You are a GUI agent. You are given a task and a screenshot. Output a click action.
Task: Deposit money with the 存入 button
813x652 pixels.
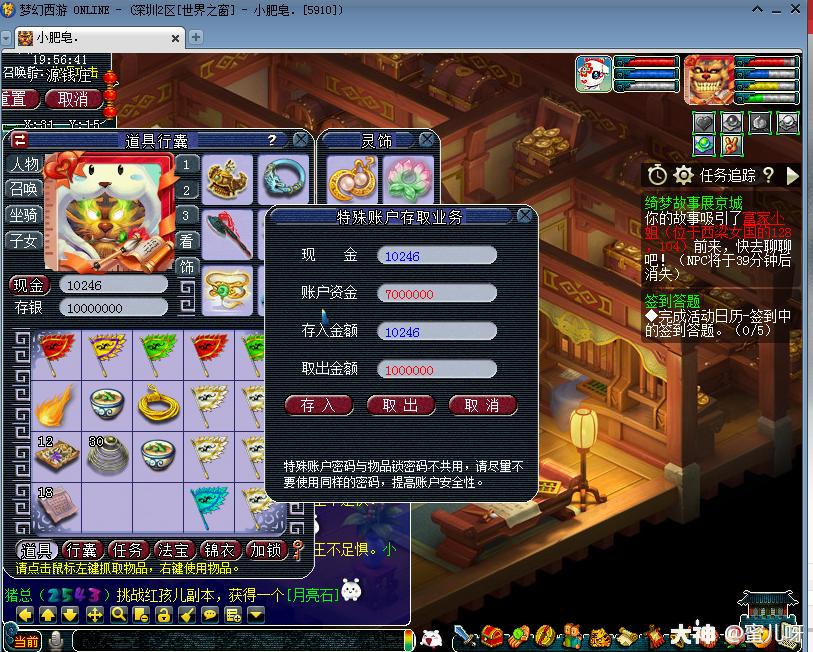click(319, 405)
